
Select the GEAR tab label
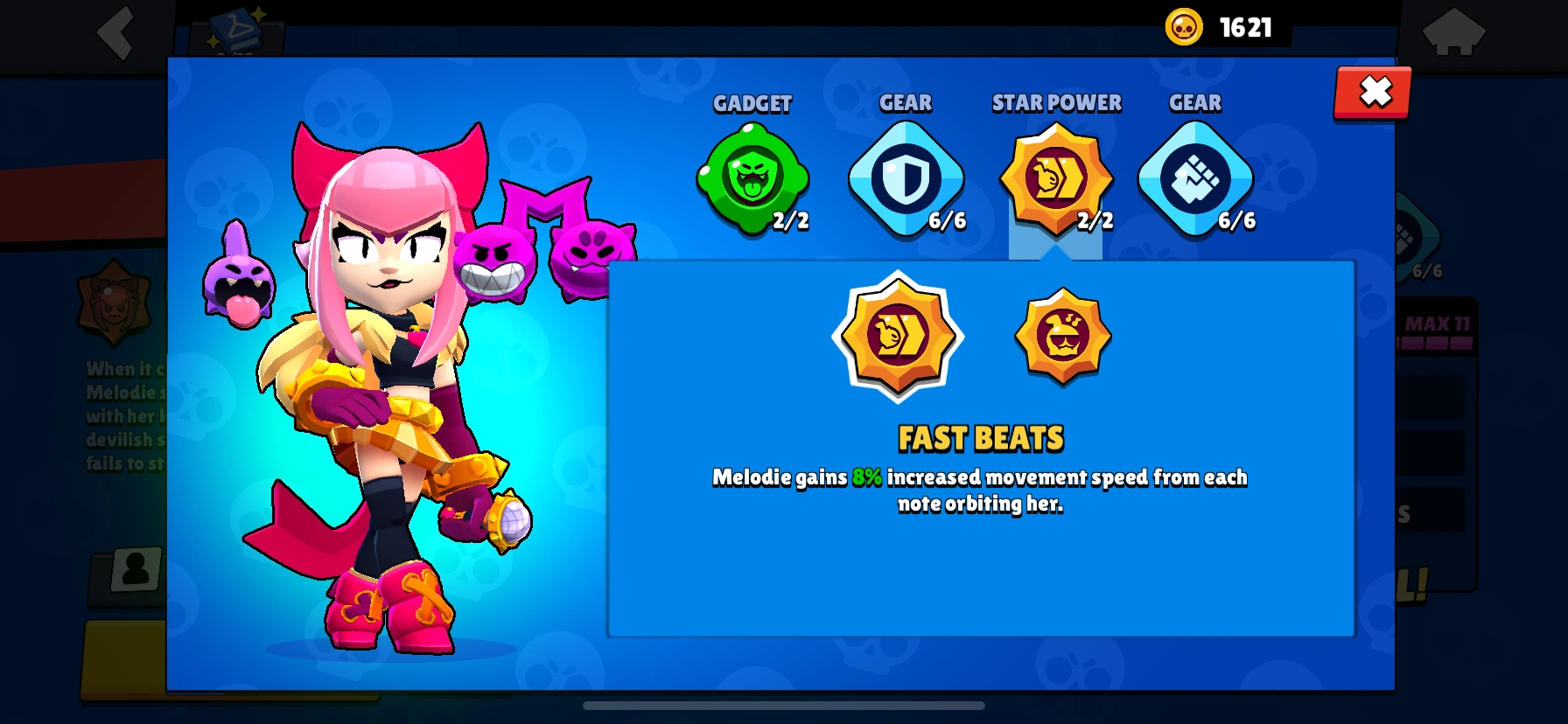906,102
